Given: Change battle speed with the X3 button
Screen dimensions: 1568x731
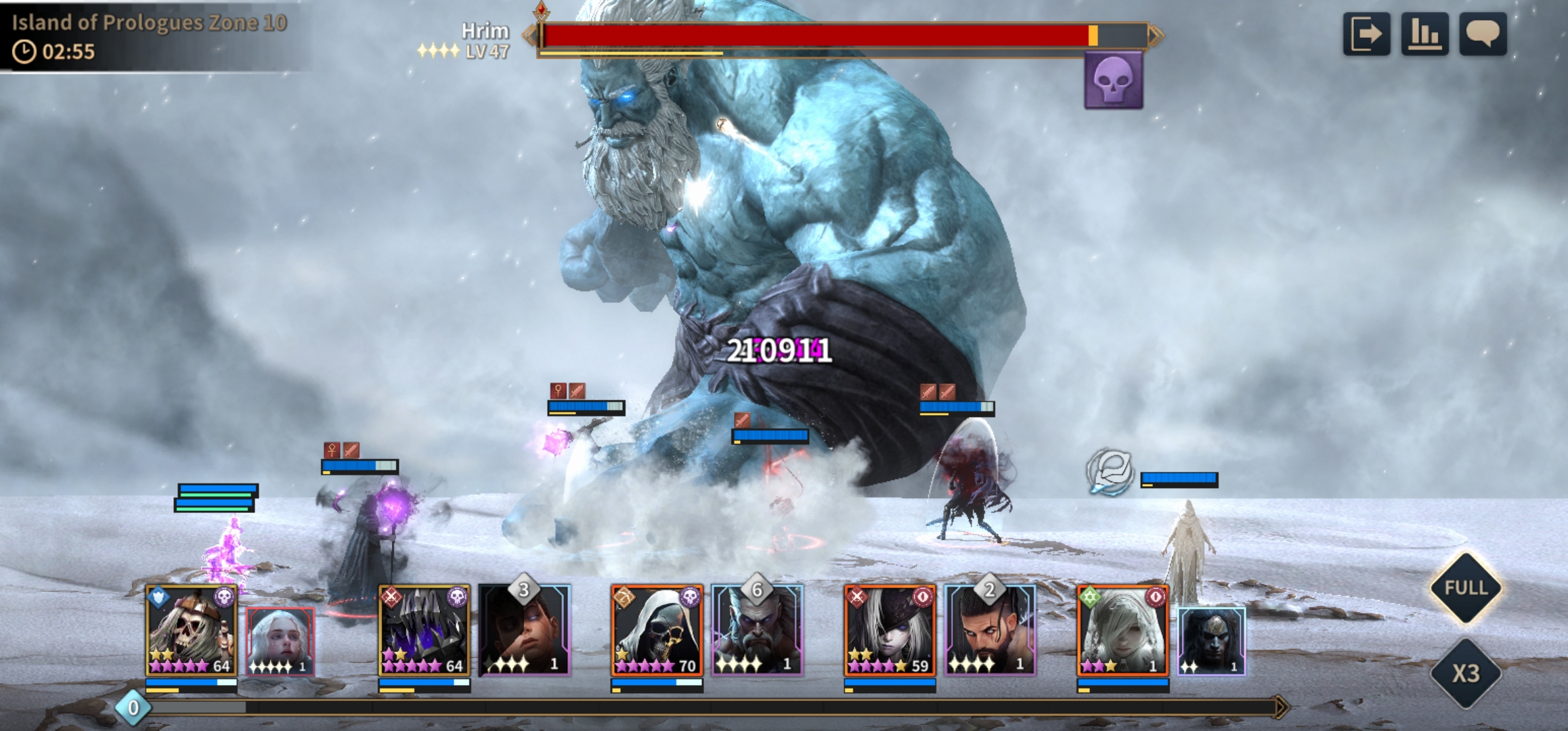Looking at the screenshot, I should (1466, 673).
